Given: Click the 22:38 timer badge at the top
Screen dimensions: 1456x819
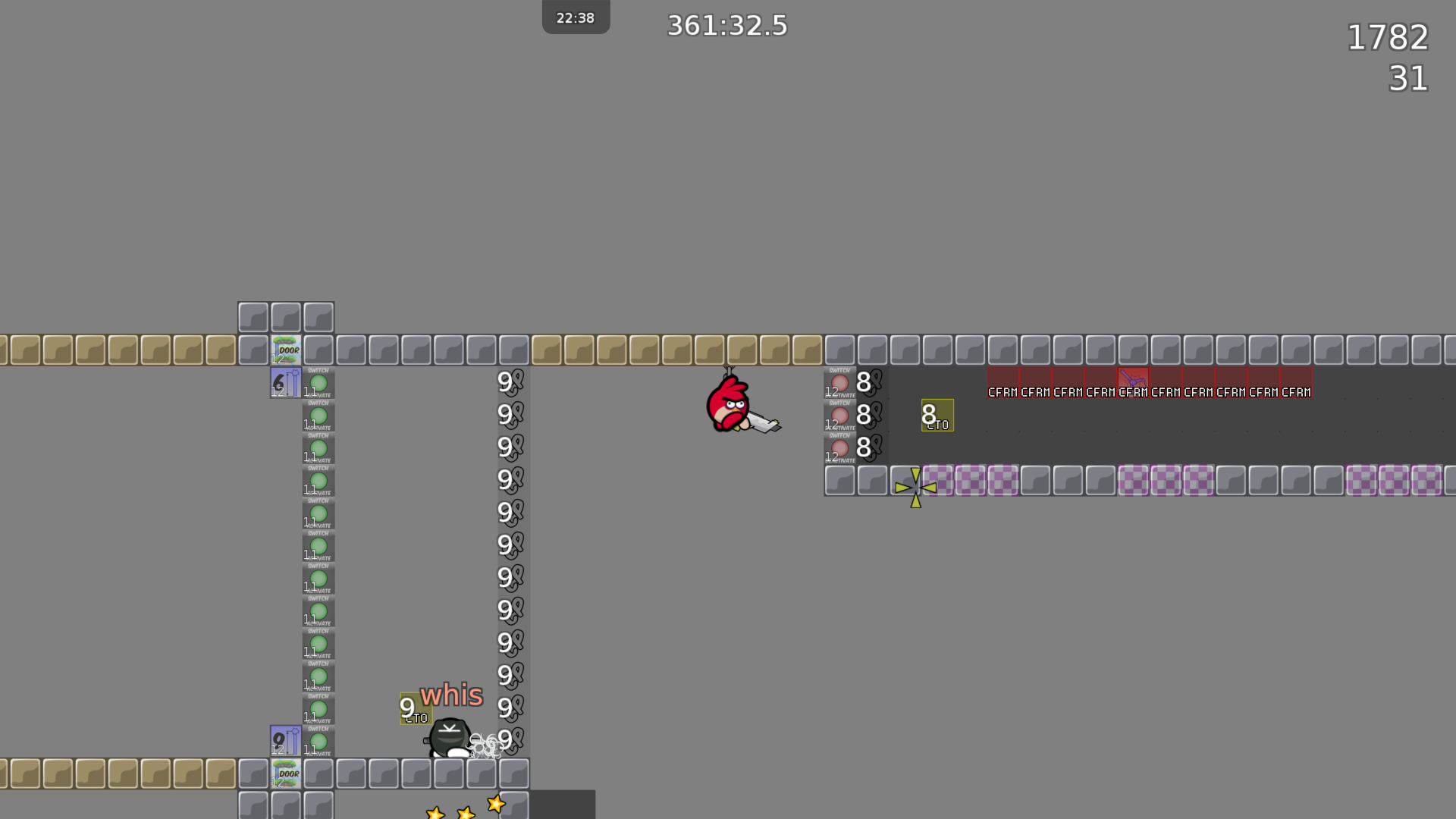Looking at the screenshot, I should point(576,16).
